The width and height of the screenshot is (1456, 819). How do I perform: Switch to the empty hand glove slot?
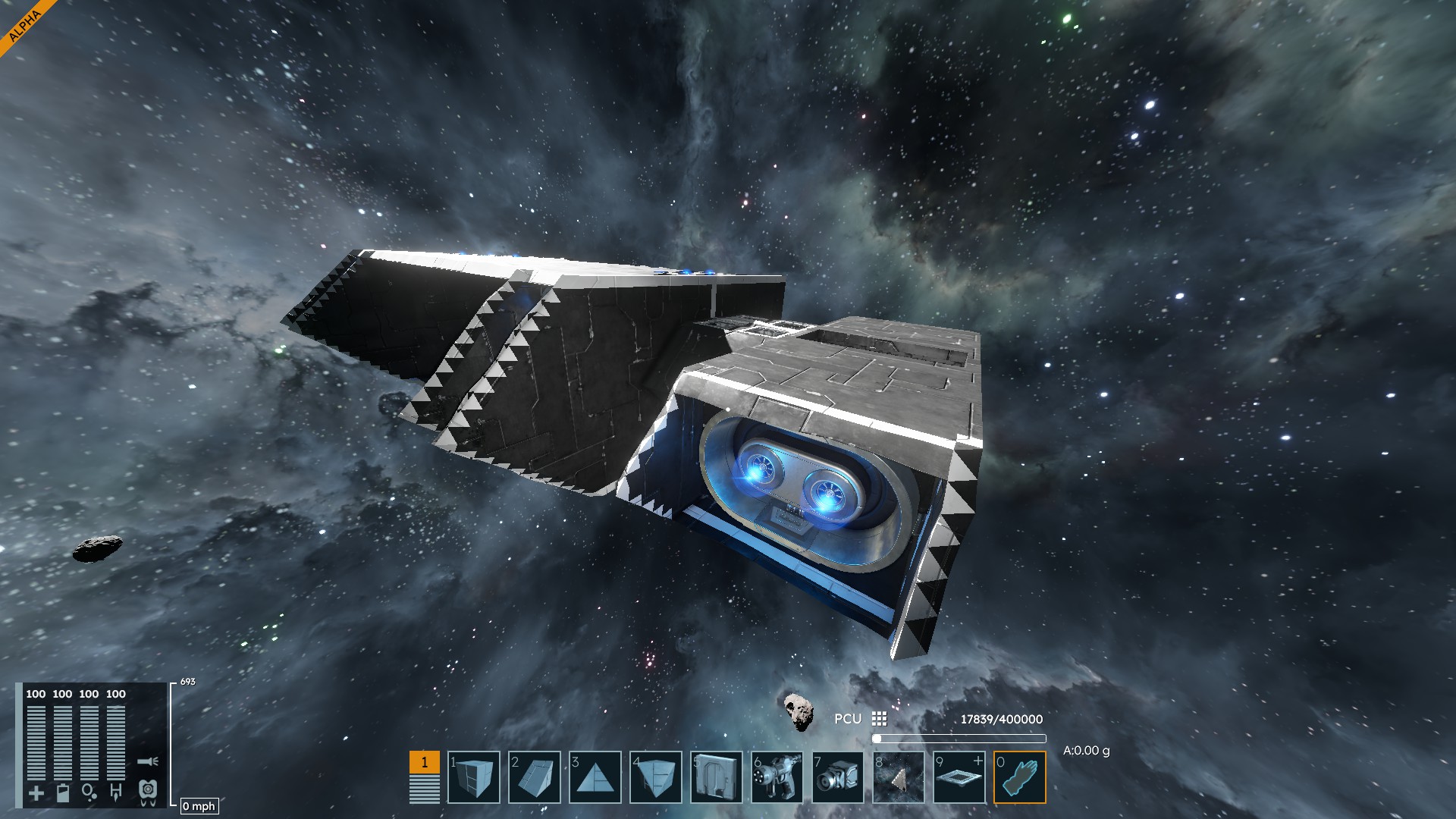click(x=1020, y=777)
